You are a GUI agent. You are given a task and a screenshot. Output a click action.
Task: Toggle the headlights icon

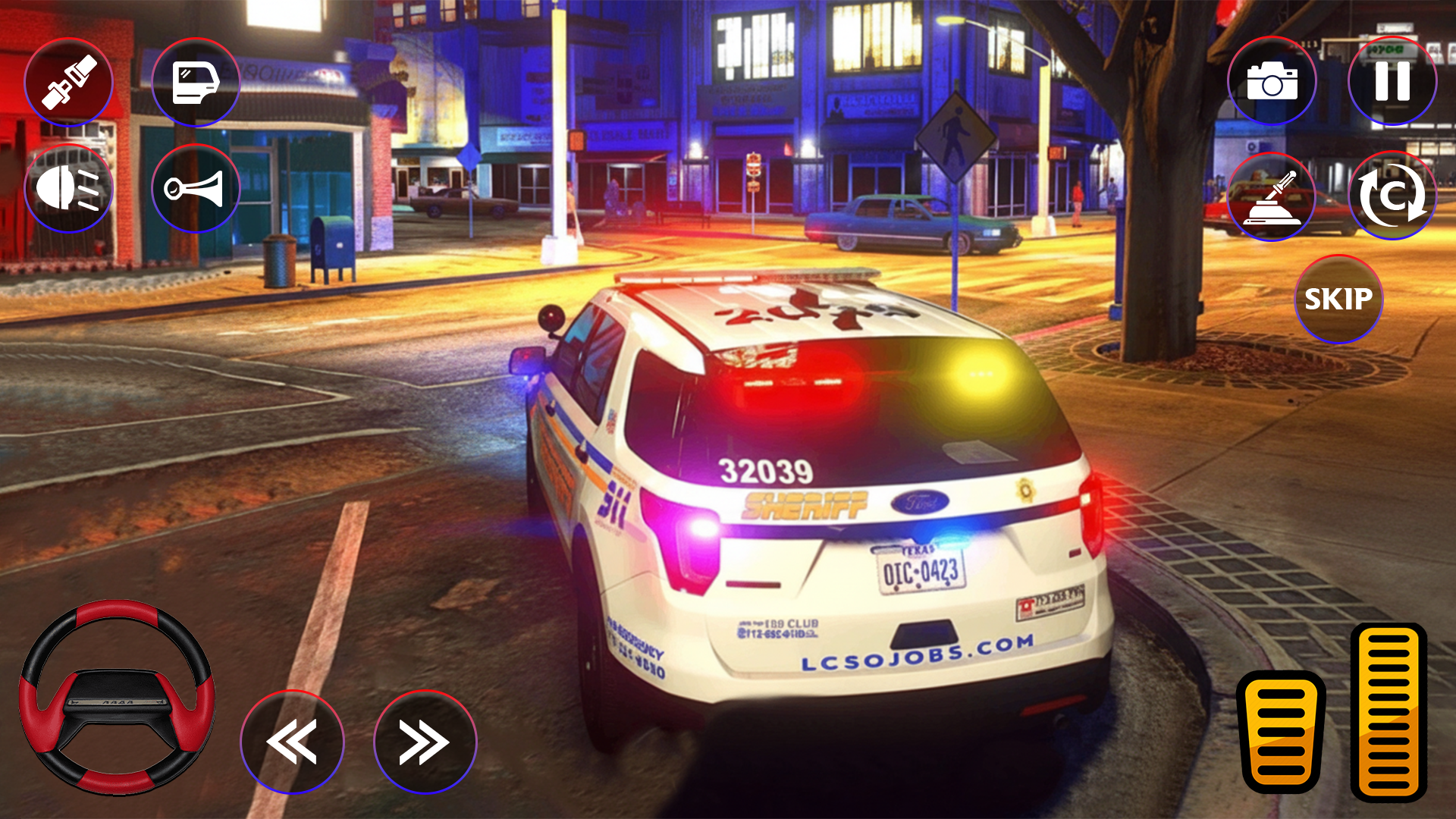click(x=68, y=188)
